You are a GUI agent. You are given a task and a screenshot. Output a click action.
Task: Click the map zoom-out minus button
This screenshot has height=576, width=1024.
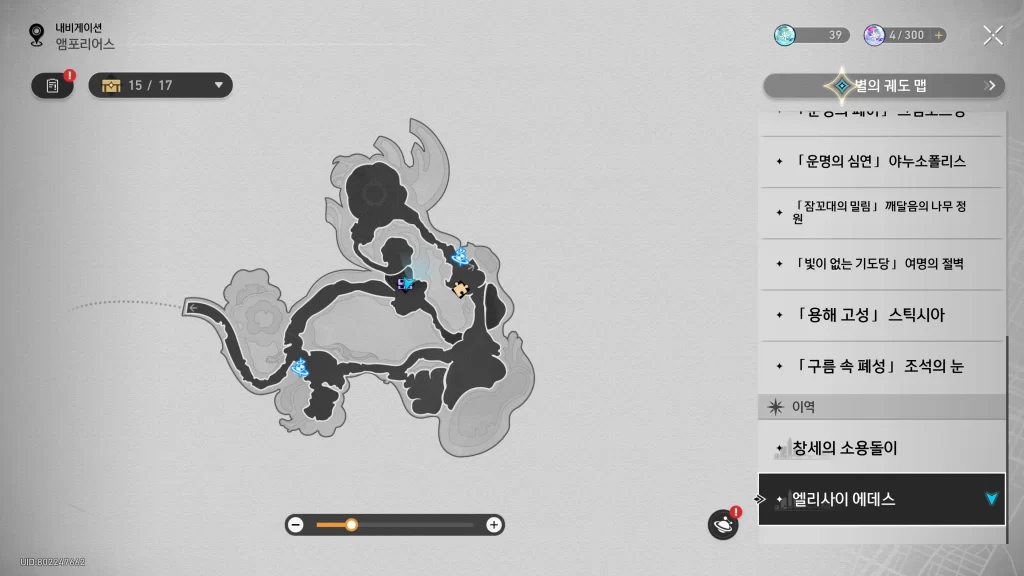coord(296,525)
